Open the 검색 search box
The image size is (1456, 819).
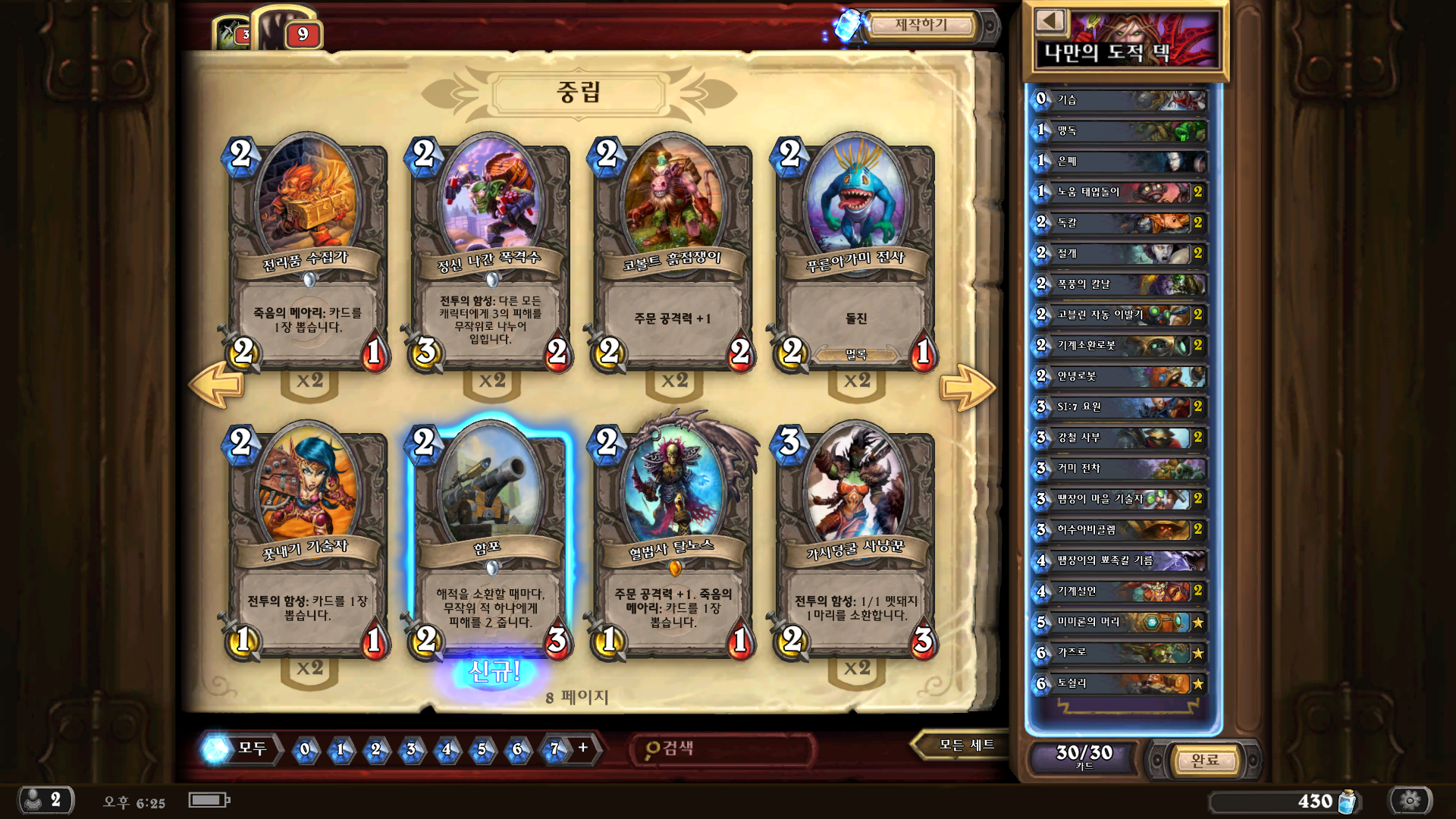[720, 749]
